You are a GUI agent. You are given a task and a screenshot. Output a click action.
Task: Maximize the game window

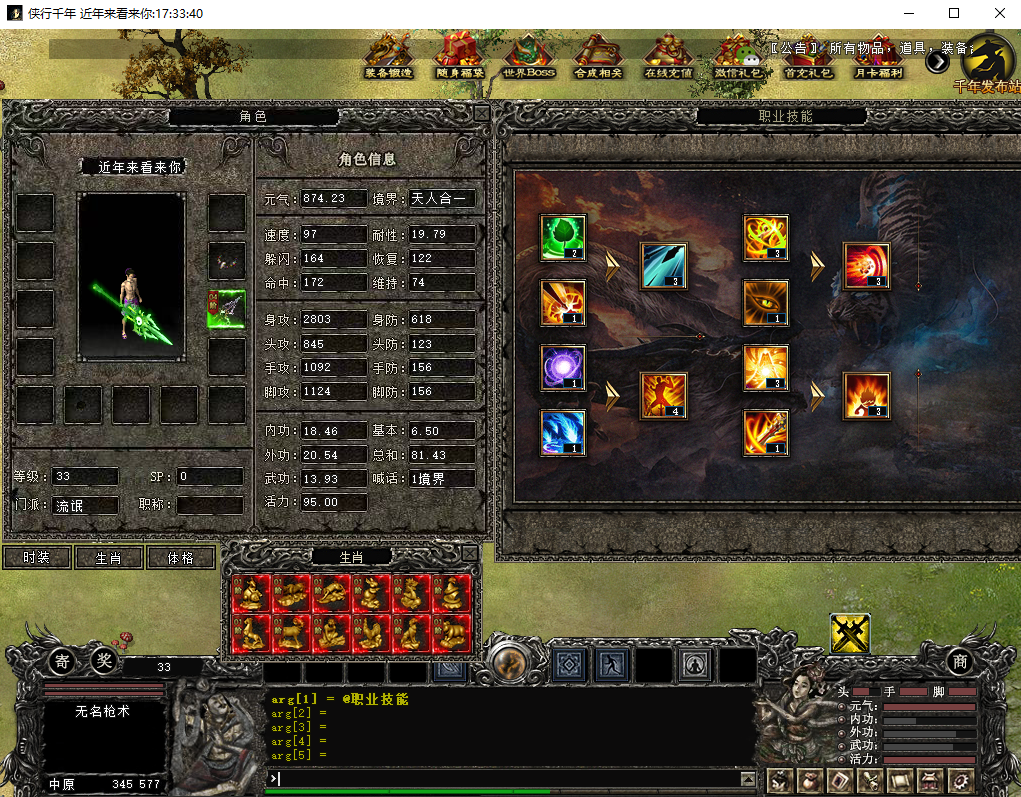point(954,13)
